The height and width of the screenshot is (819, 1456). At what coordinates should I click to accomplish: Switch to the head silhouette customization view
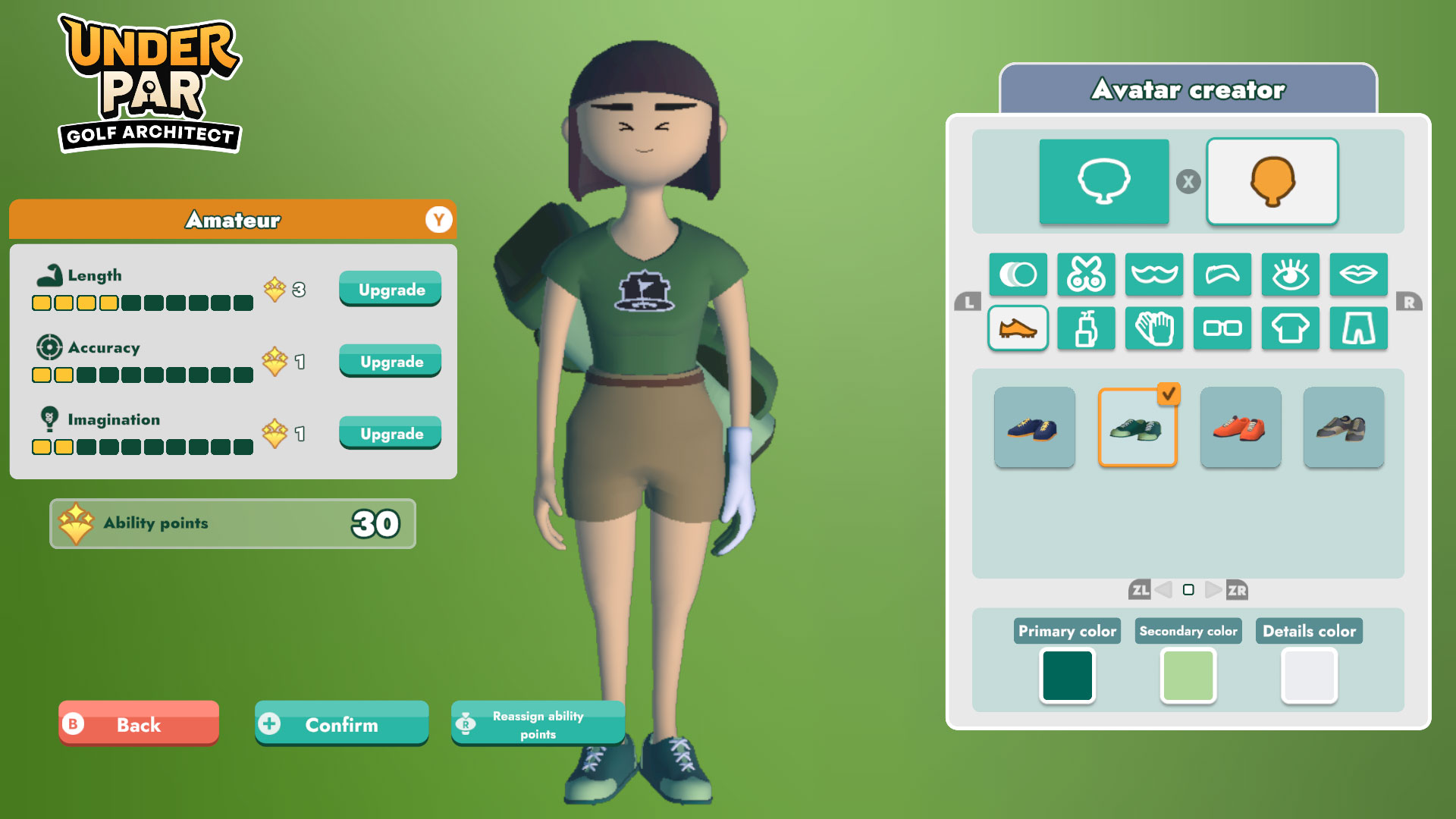(x=1272, y=181)
